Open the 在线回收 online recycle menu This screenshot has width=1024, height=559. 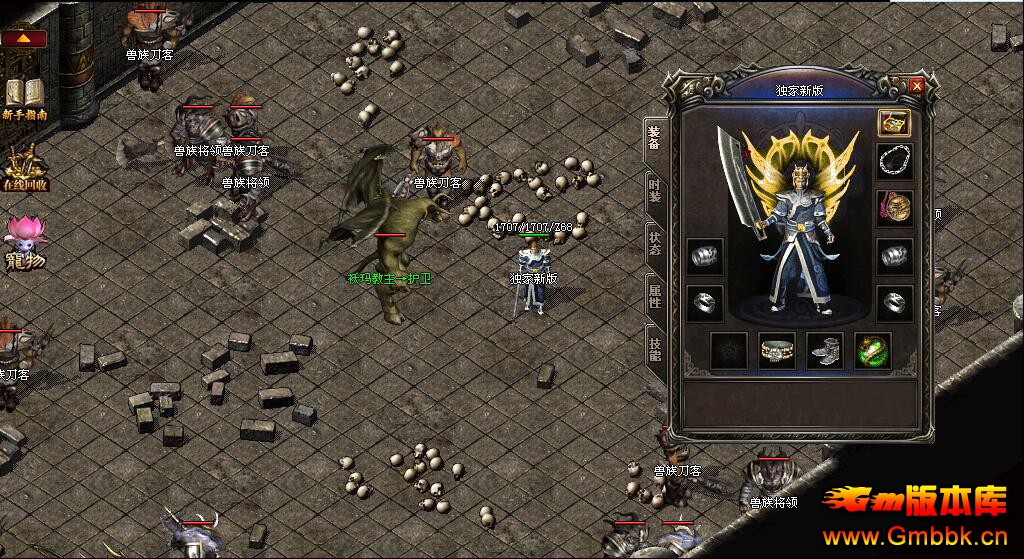(x=25, y=168)
